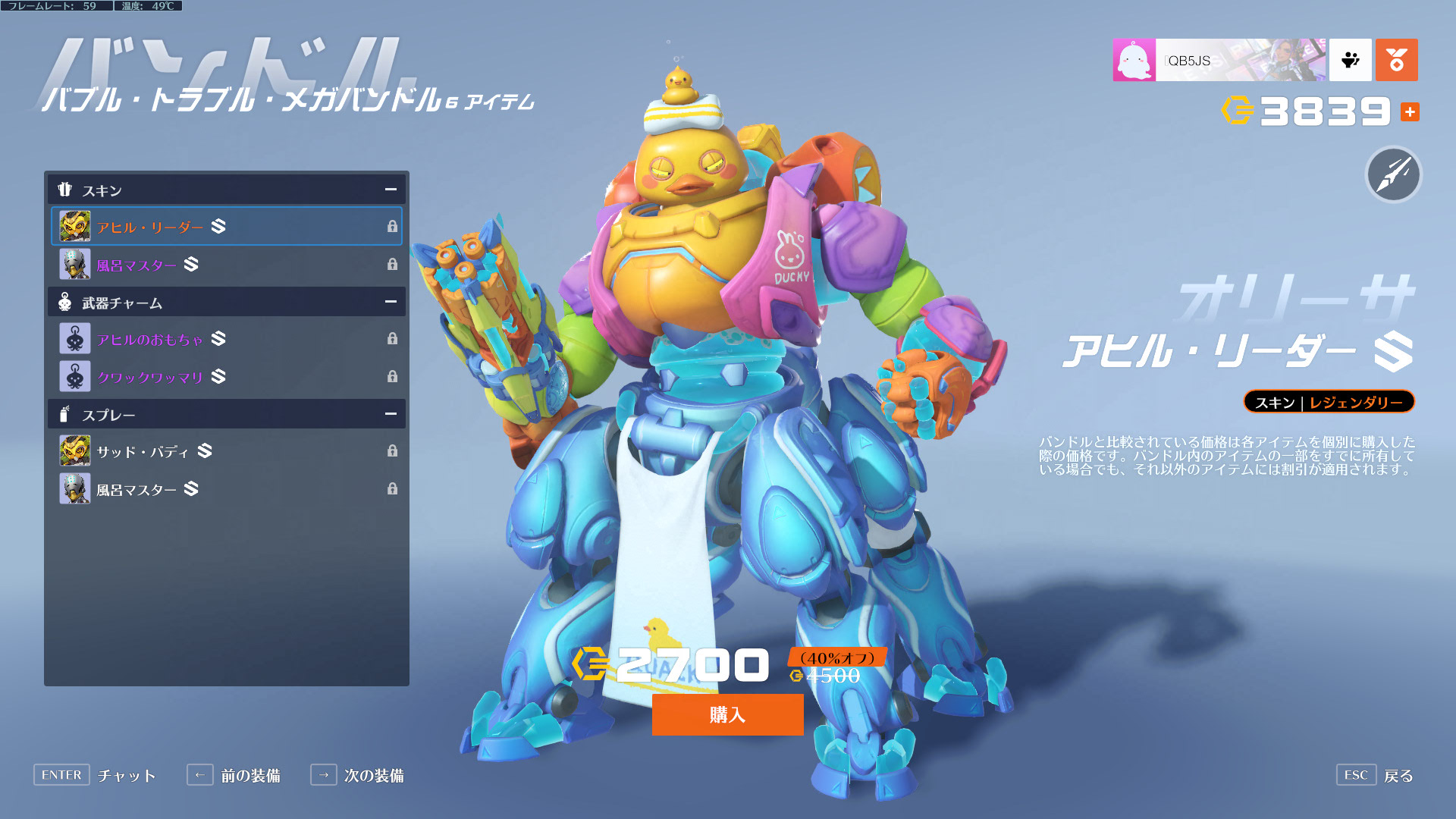The width and height of the screenshot is (1456, 819).
Task: Open chat via the チャット label
Action: click(x=127, y=776)
